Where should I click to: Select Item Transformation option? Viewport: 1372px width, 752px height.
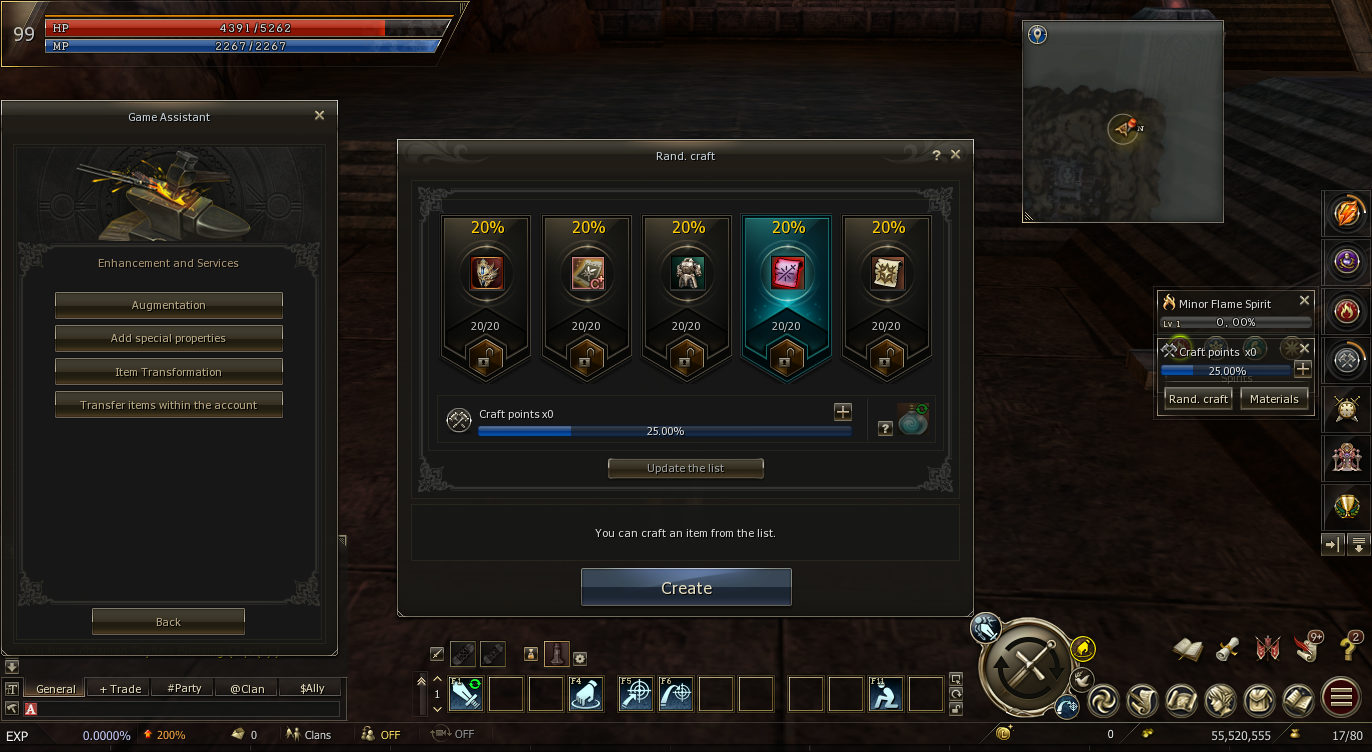tap(168, 372)
